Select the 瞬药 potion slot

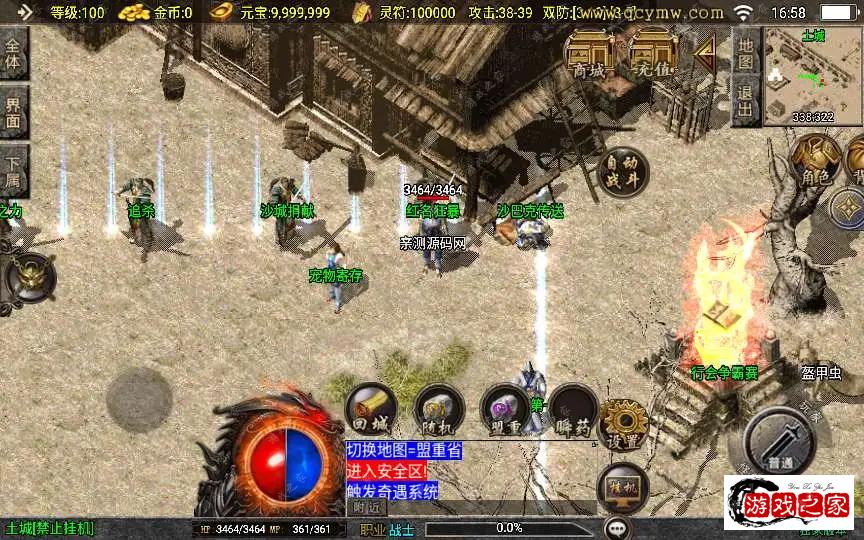[572, 409]
